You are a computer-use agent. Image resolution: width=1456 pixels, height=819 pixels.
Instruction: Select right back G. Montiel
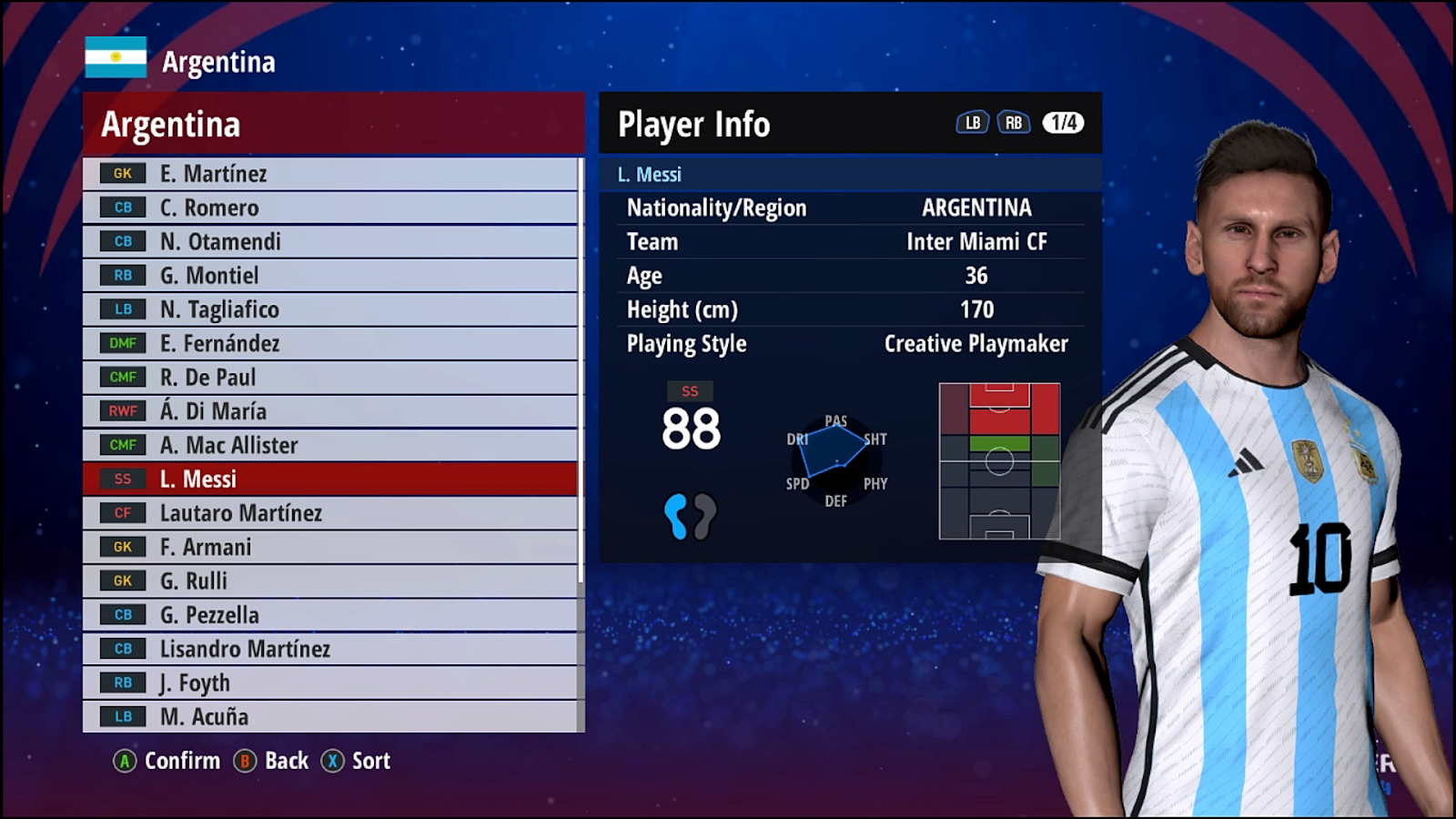329,276
